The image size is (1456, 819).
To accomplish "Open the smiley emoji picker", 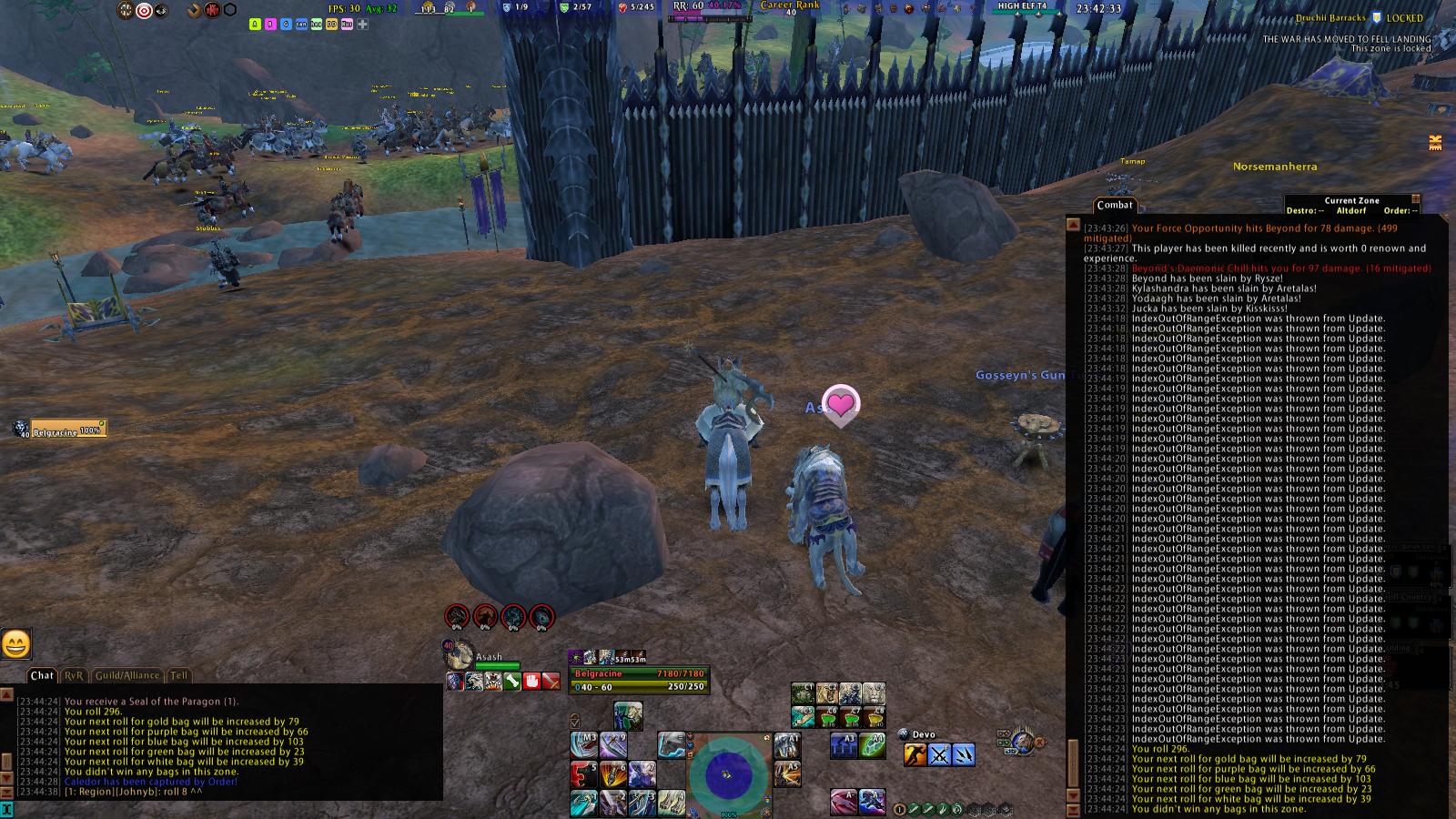I will pyautogui.click(x=16, y=644).
